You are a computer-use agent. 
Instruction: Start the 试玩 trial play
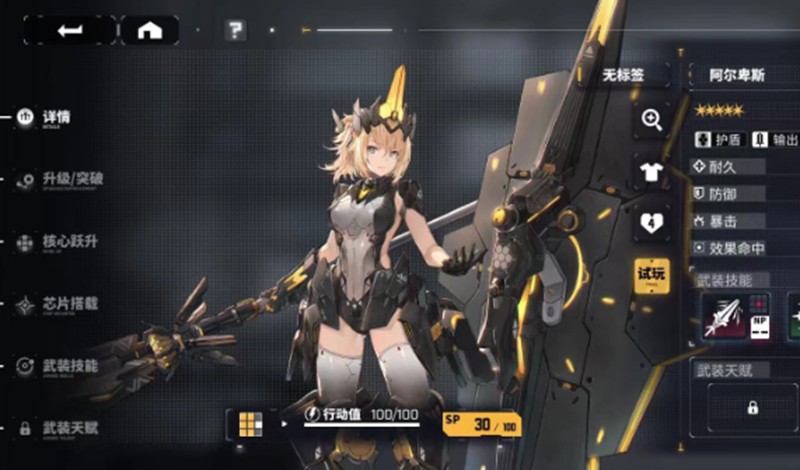click(652, 274)
